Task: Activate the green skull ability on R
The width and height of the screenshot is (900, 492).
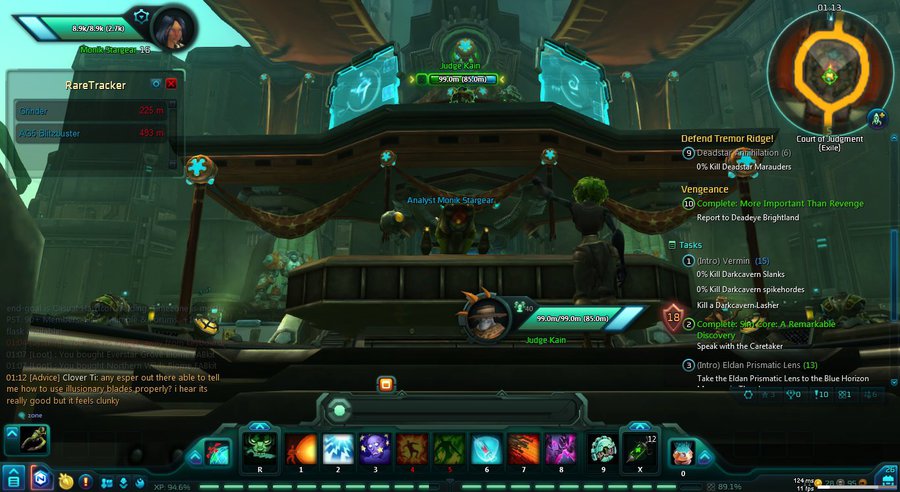Action: point(259,449)
